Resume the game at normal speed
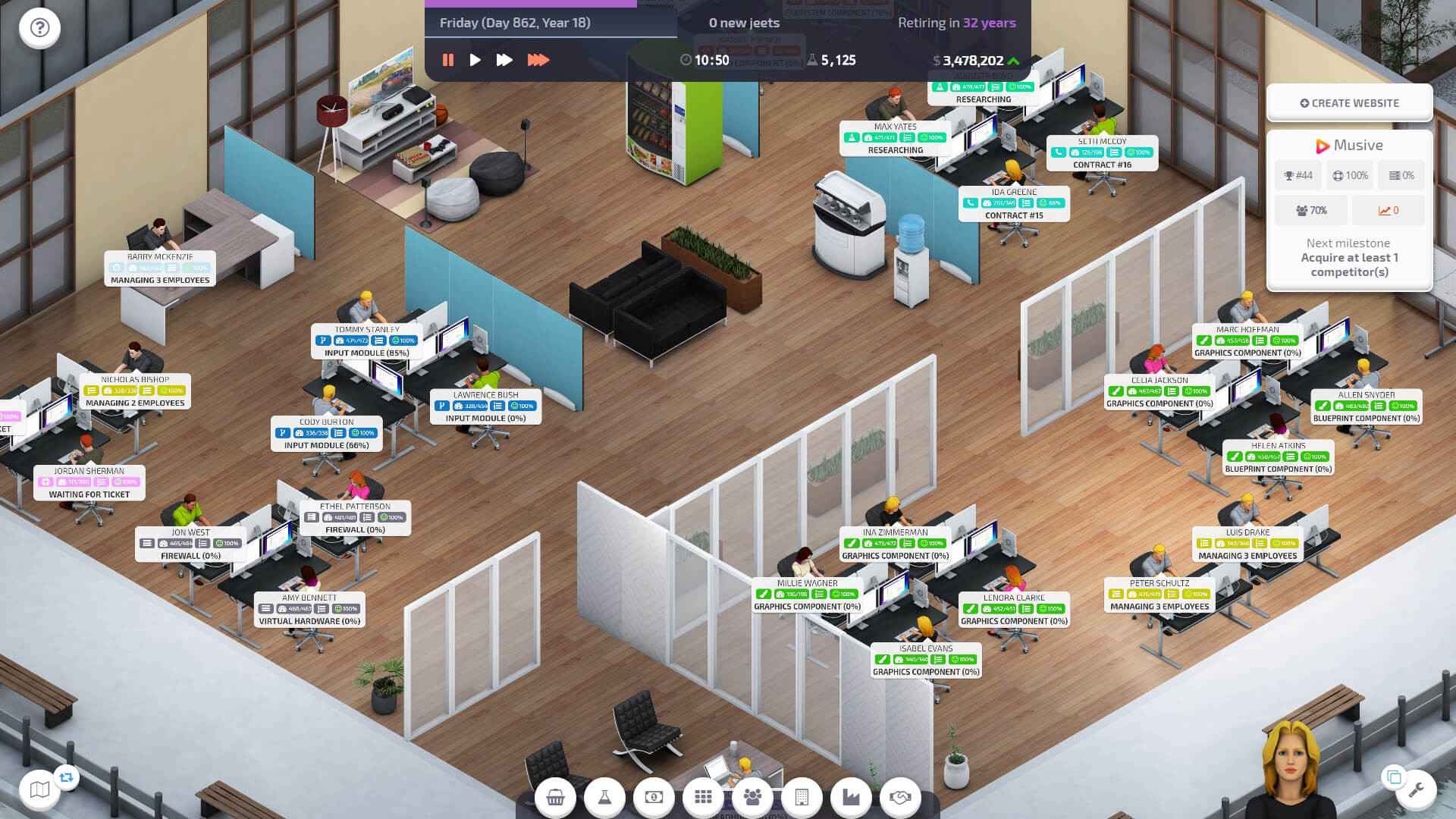The image size is (1456, 819). coord(475,59)
